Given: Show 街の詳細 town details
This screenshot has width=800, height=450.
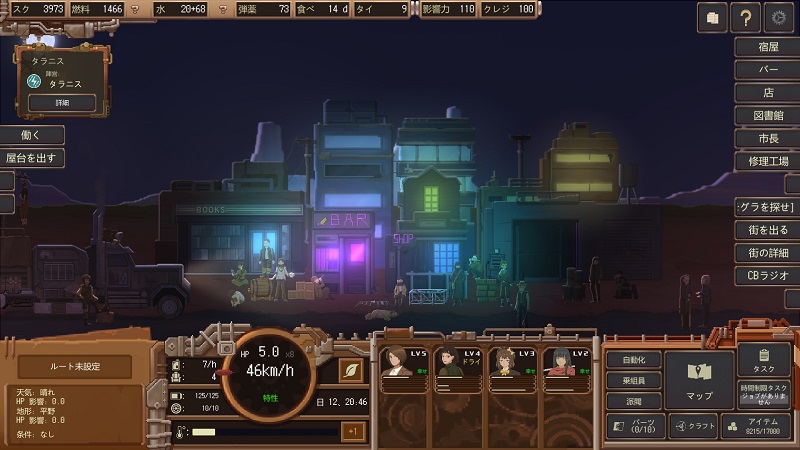Looking at the screenshot, I should [768, 252].
